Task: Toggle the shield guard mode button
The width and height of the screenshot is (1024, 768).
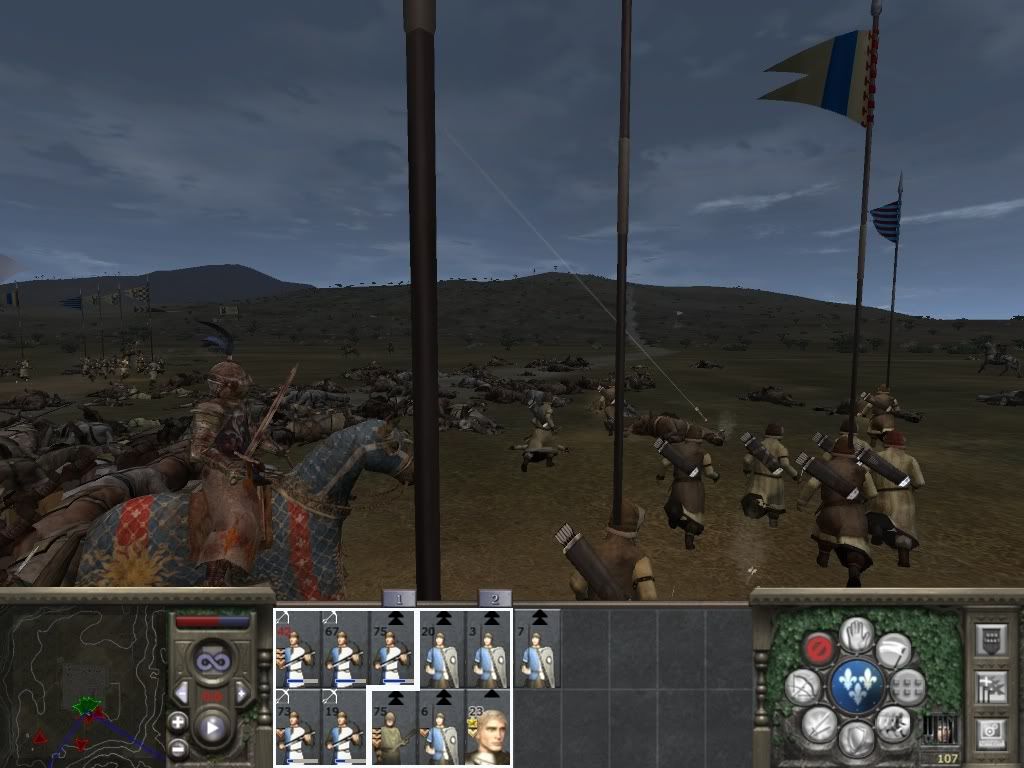Action: 856,738
